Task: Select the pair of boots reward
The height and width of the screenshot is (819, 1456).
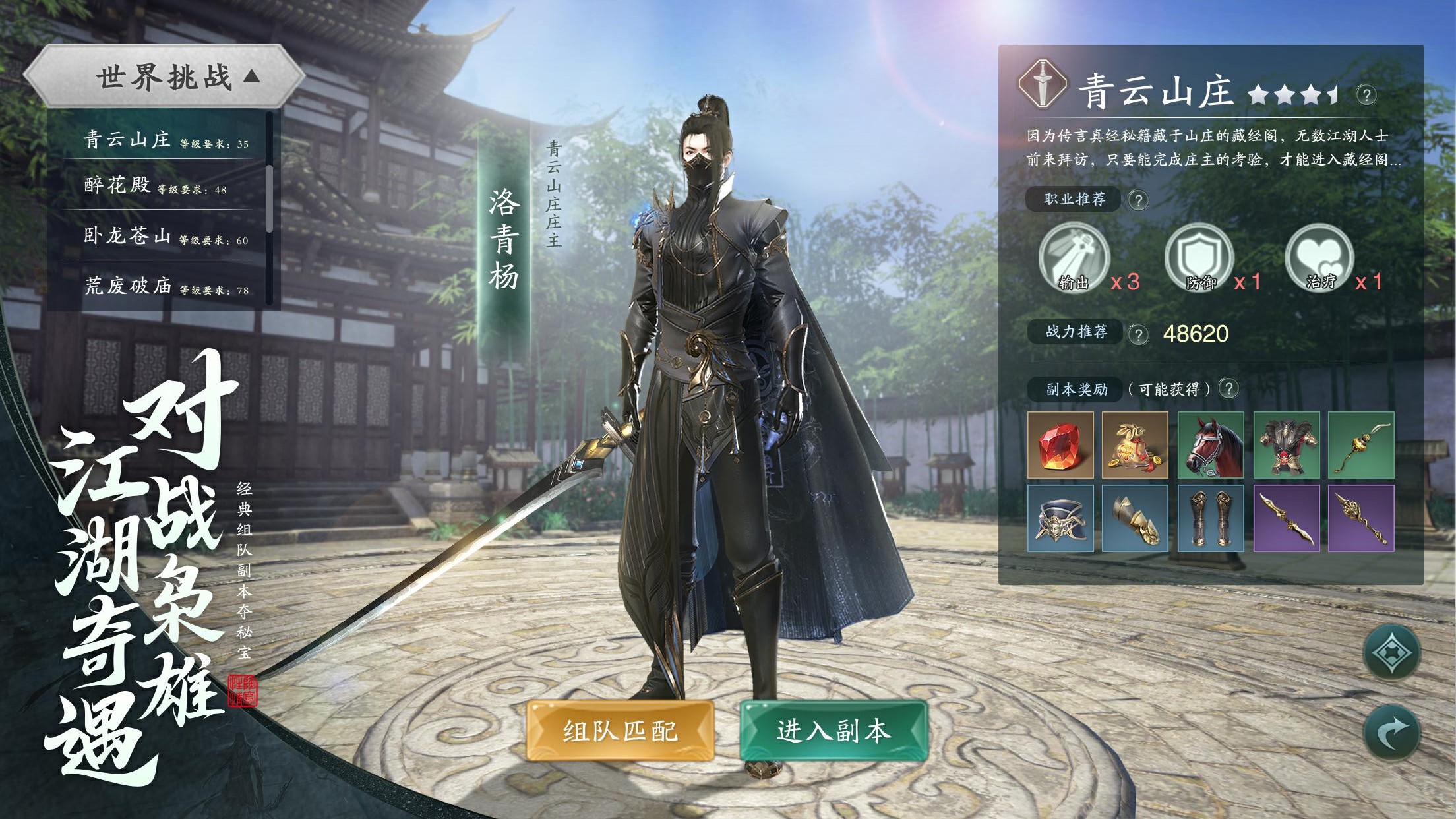Action: pos(1211,518)
